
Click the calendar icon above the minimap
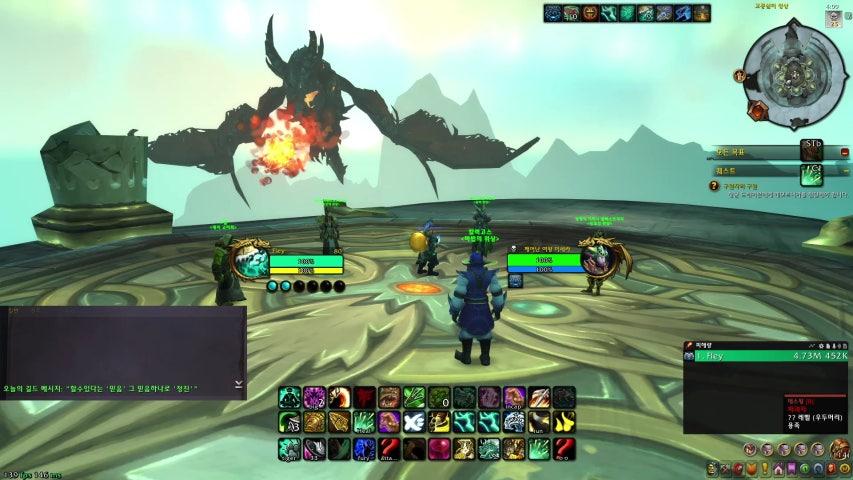pyautogui.click(x=833, y=23)
